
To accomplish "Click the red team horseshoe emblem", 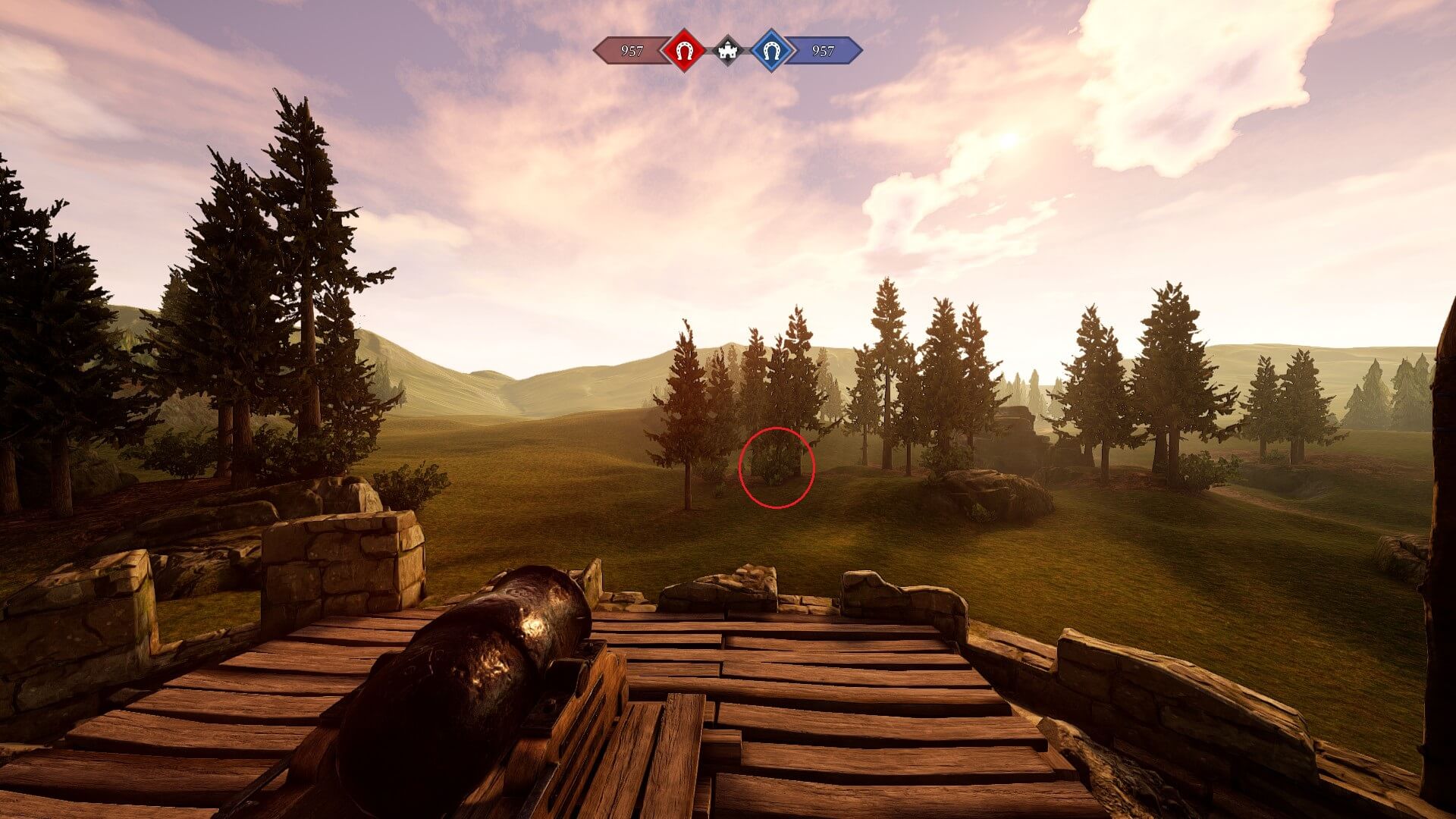I will tap(684, 51).
